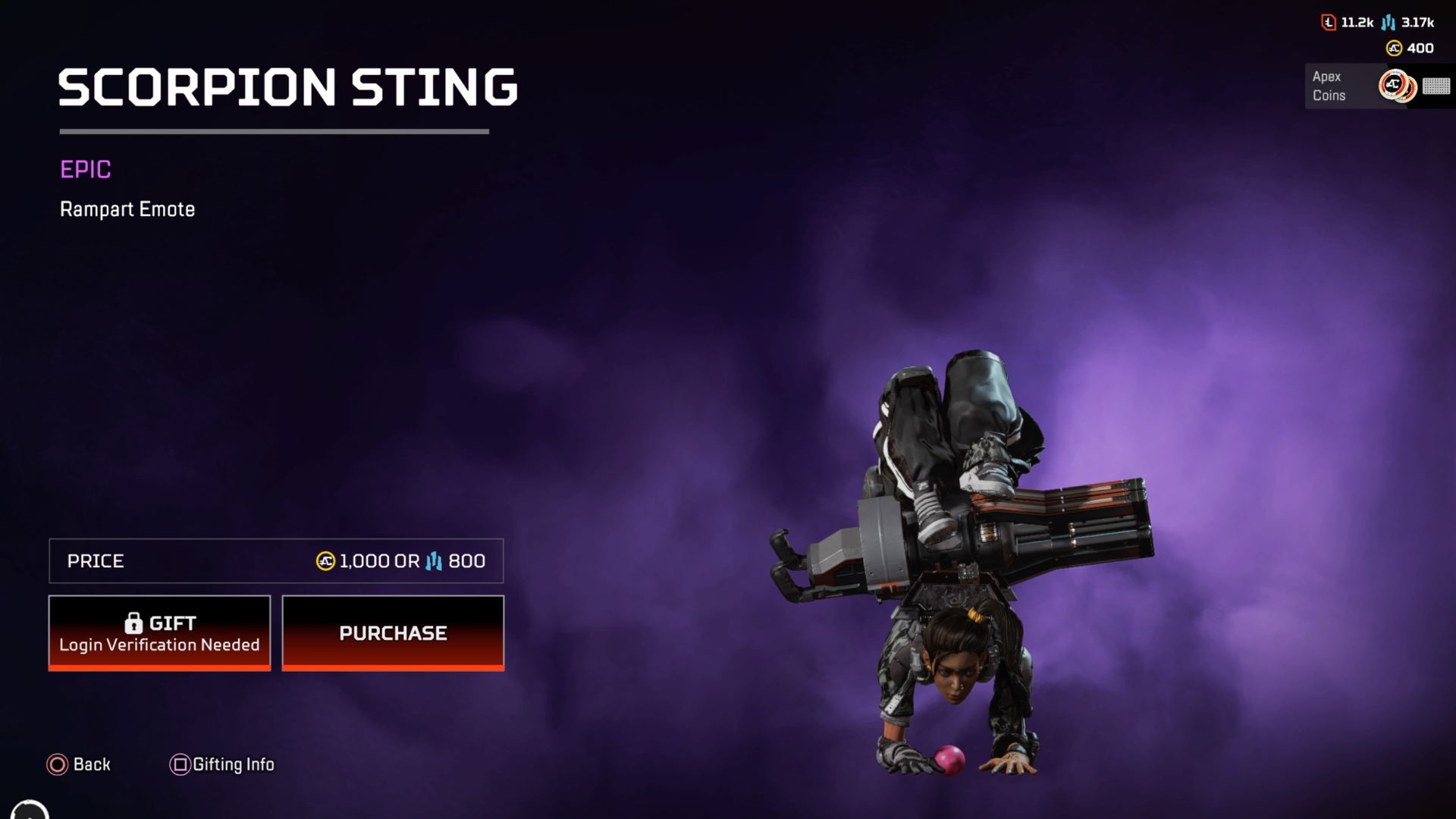Image resolution: width=1456 pixels, height=819 pixels.
Task: Click the Scorpion Sting title
Action: [288, 86]
